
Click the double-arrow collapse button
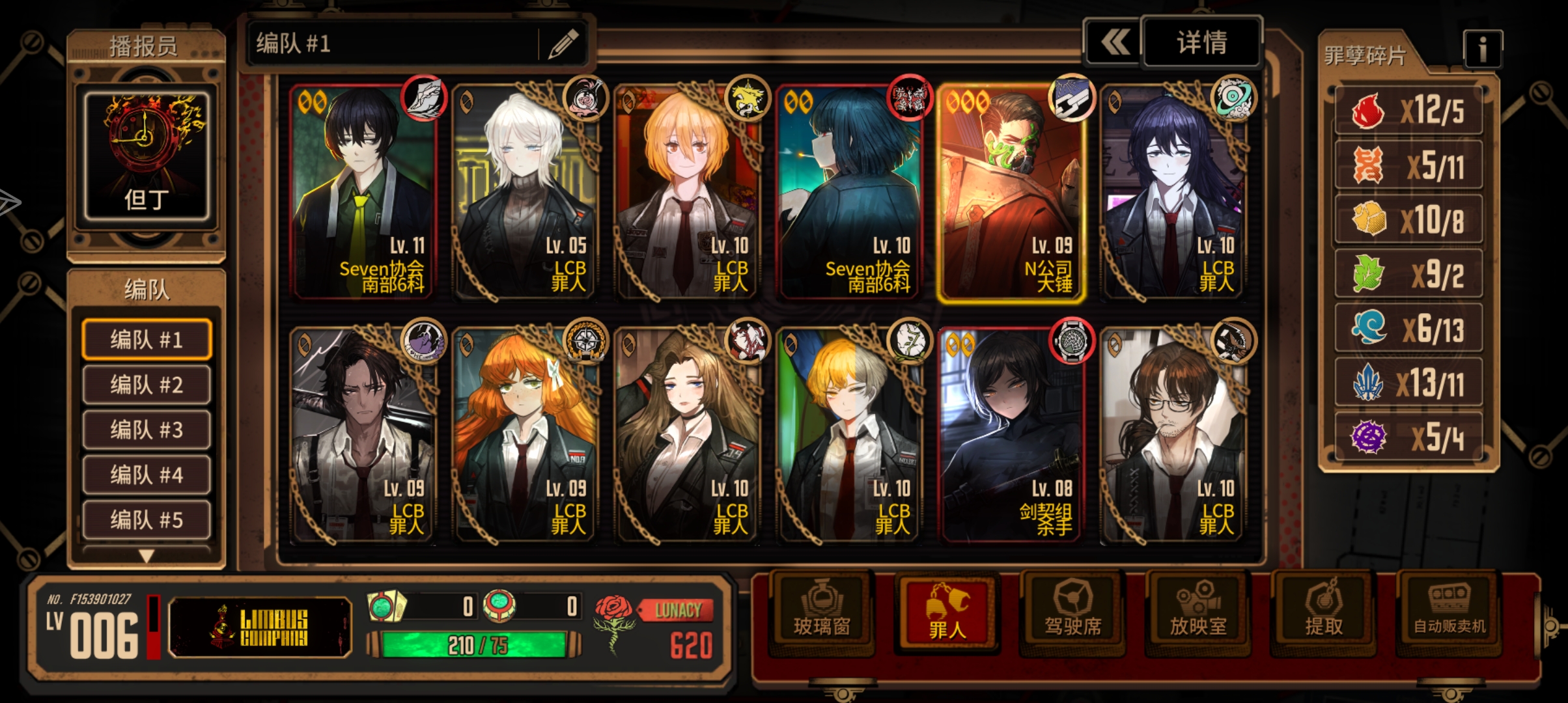click(1115, 43)
